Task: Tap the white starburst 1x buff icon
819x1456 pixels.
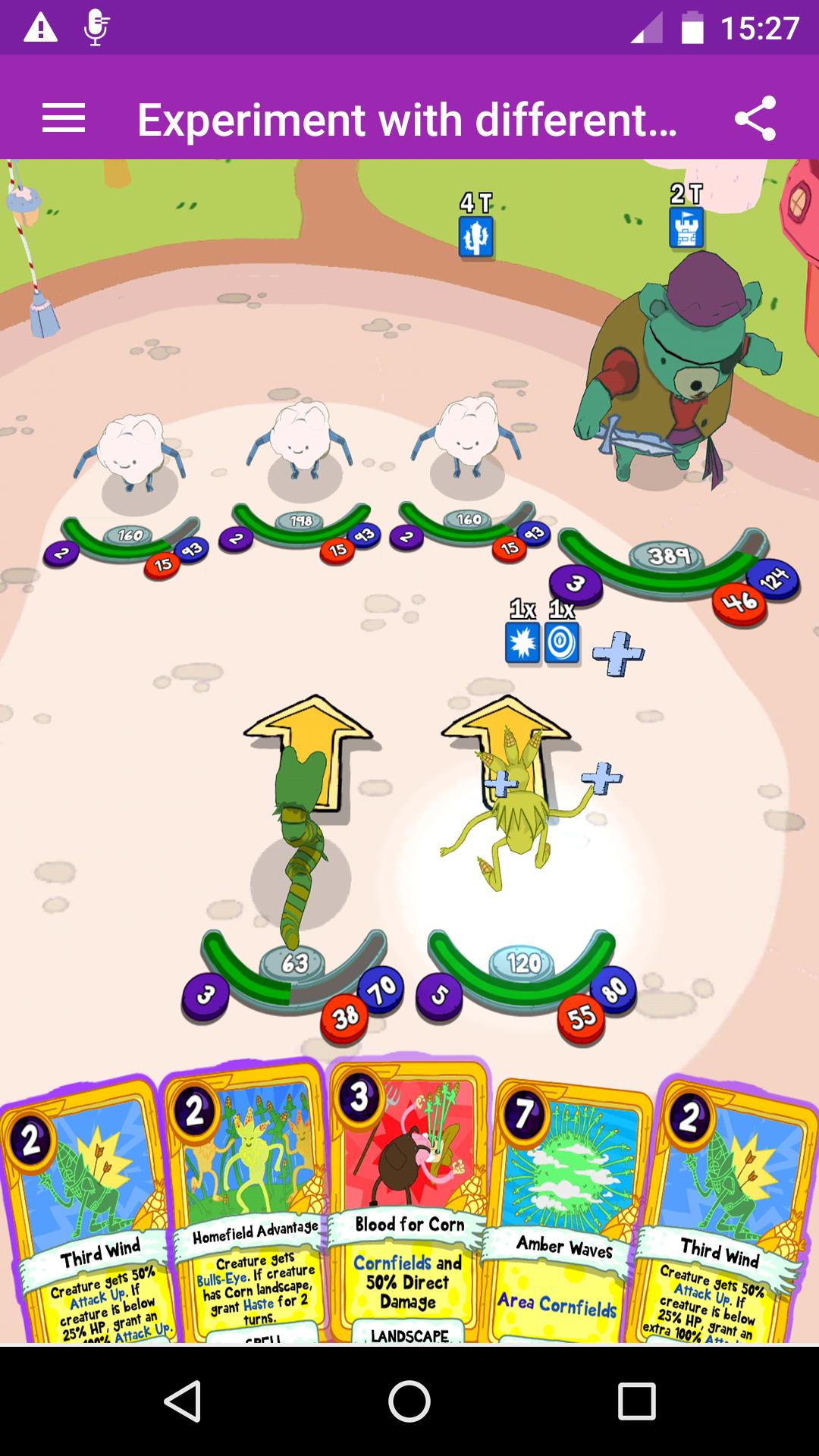Action: pos(522,643)
